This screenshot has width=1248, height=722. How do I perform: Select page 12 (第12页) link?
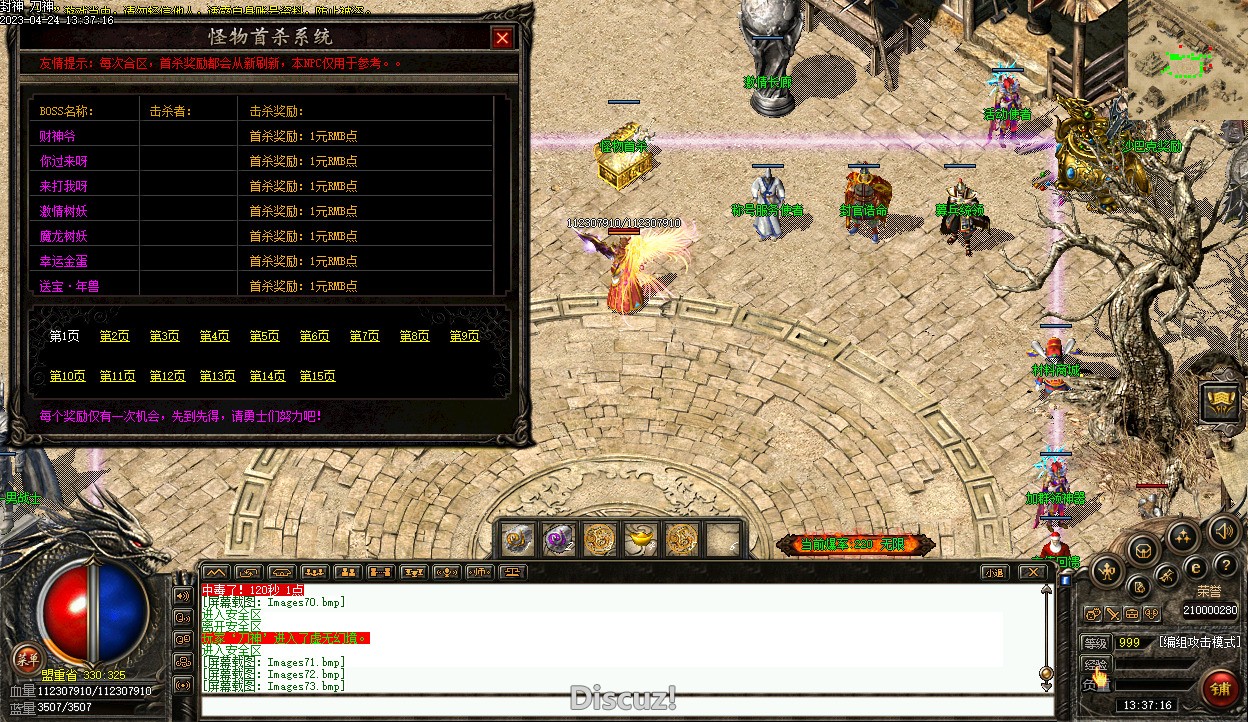click(168, 376)
